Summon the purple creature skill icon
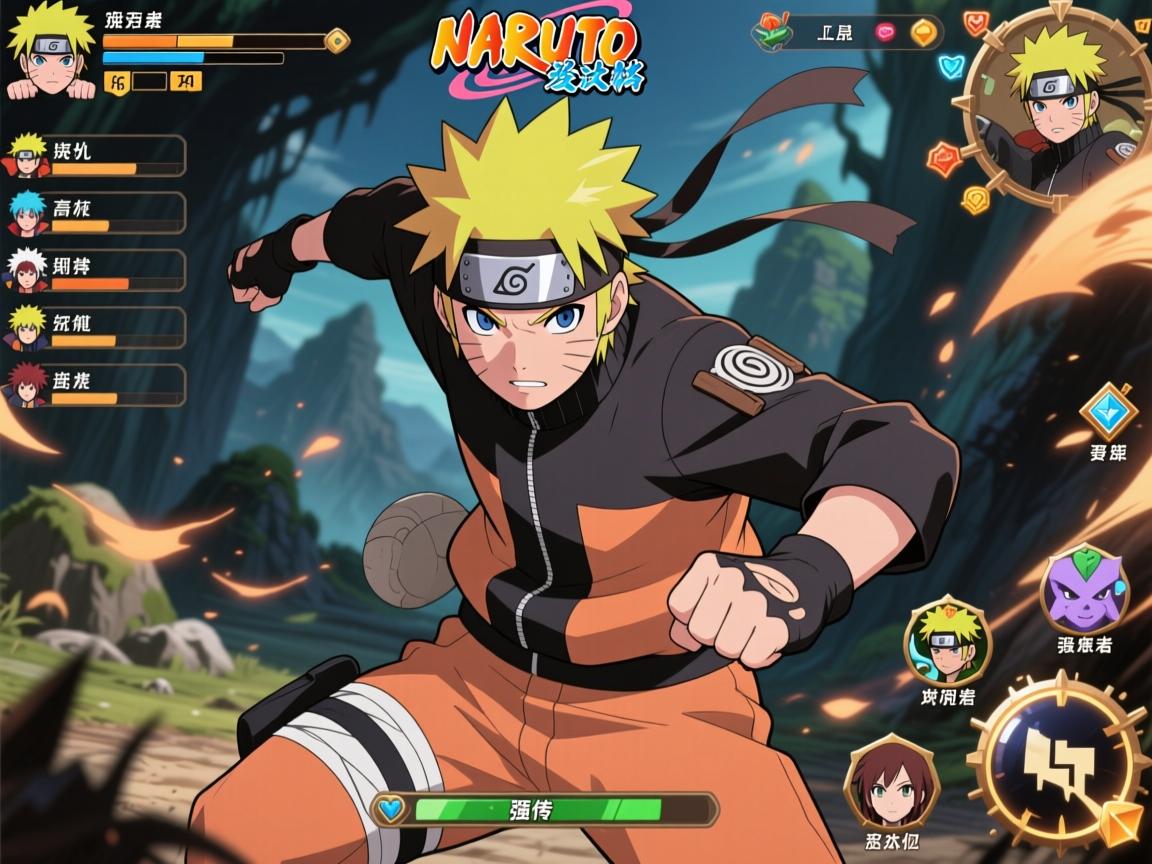 coord(1084,589)
